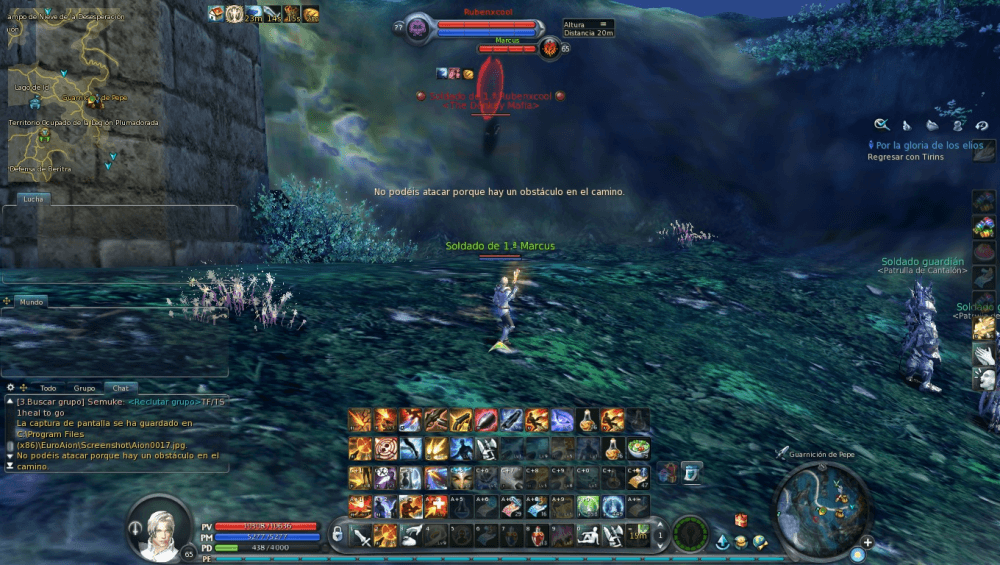Use the salad bowl food item
1000x565 pixels.
coord(639,448)
